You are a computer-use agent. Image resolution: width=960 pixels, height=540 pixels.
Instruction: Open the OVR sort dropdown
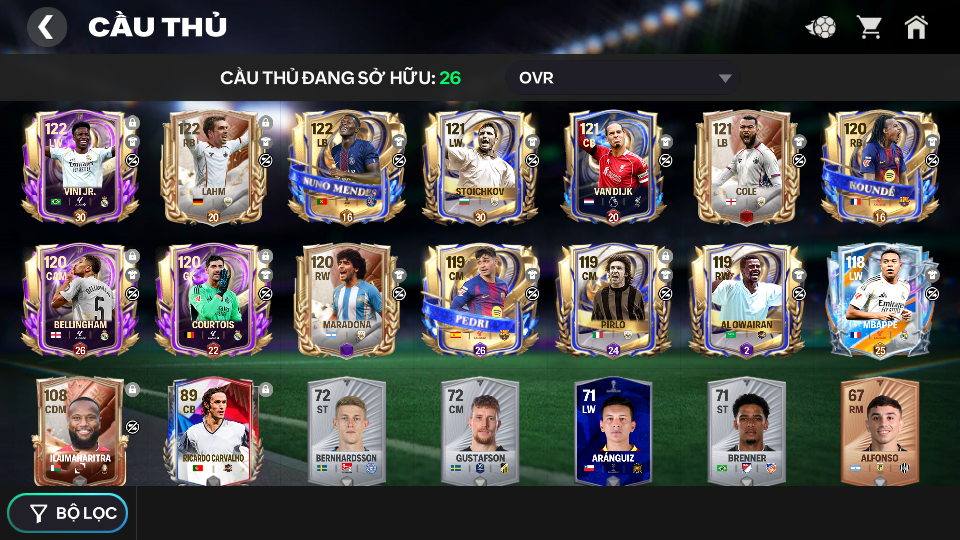(x=625, y=78)
